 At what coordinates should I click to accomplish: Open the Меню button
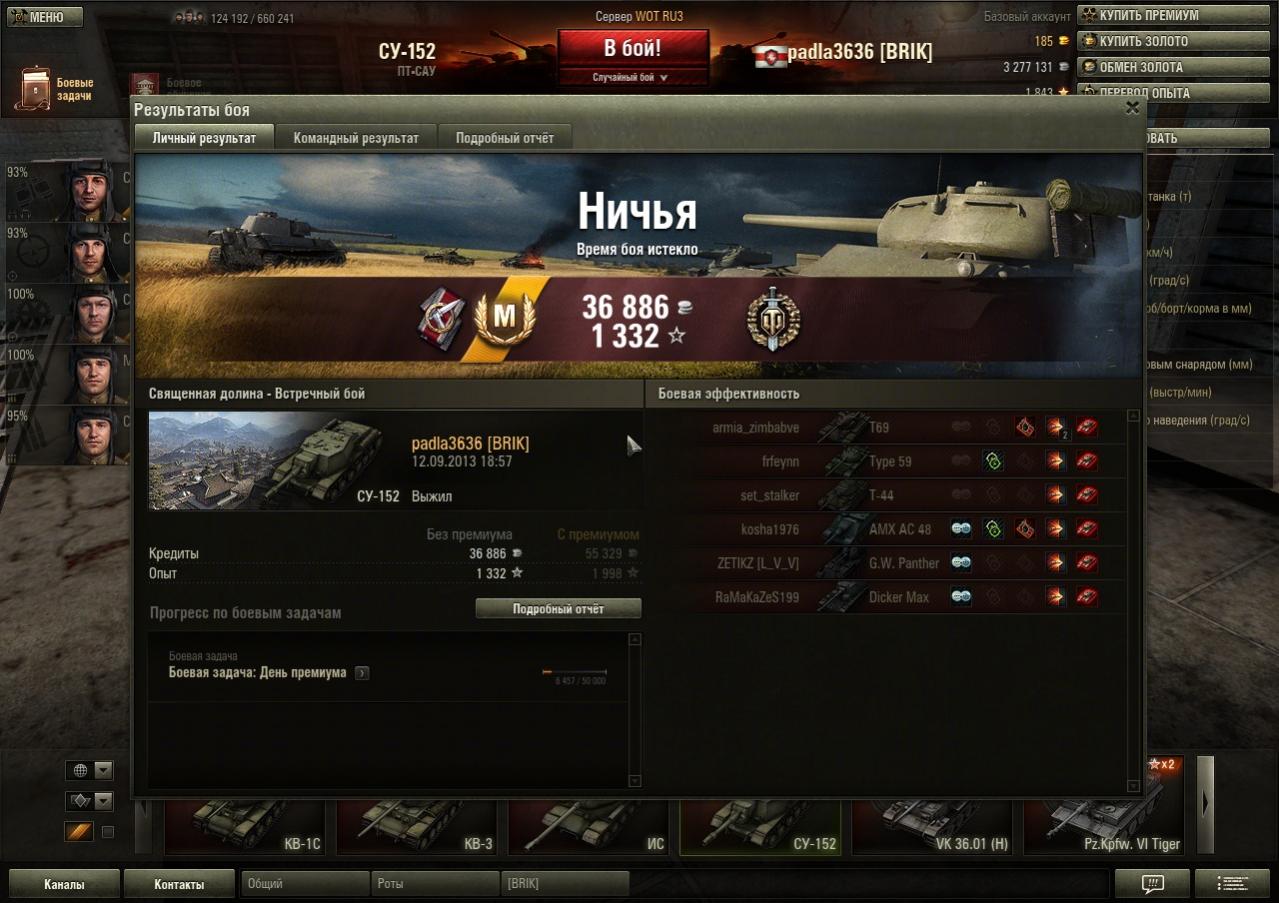tap(45, 17)
